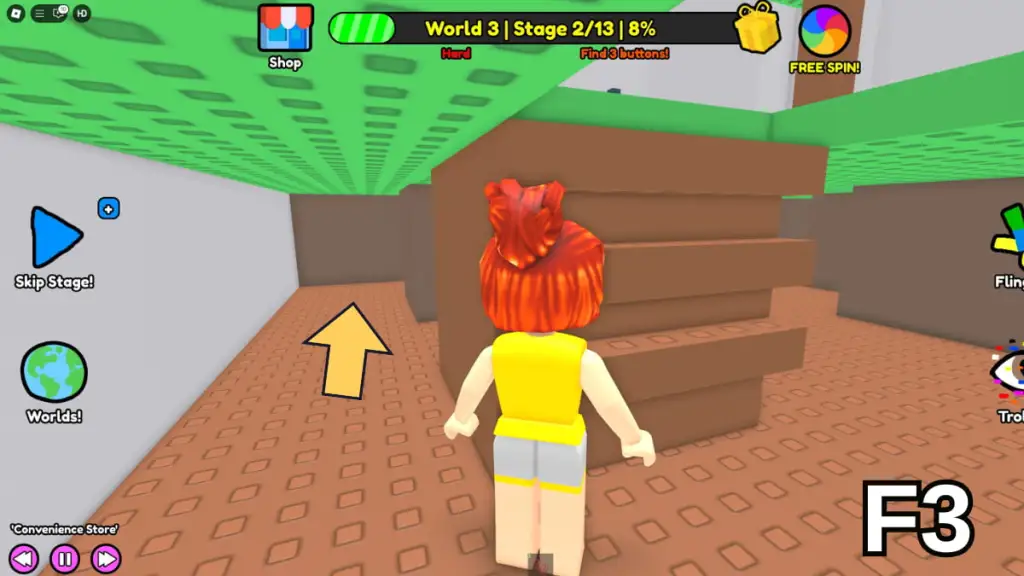Open the Shop

click(x=284, y=30)
